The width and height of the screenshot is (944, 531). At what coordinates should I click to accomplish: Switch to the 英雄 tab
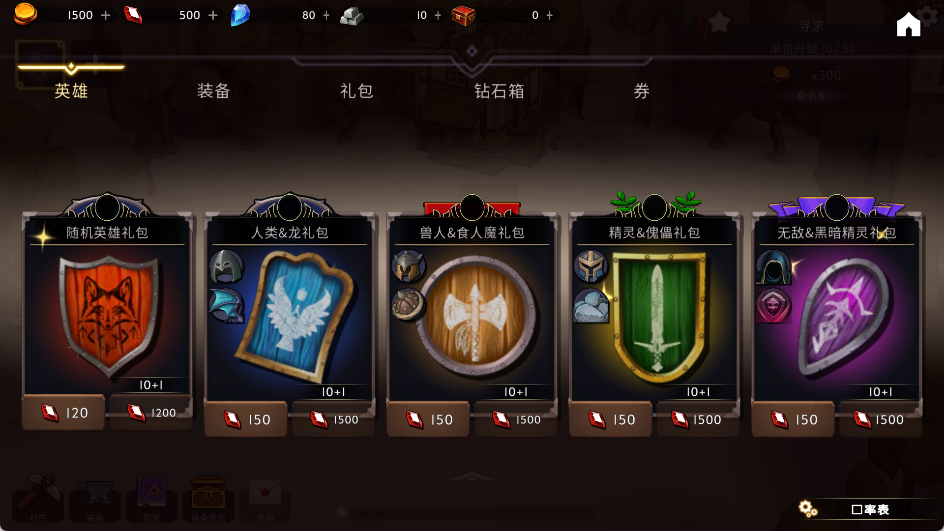71,91
